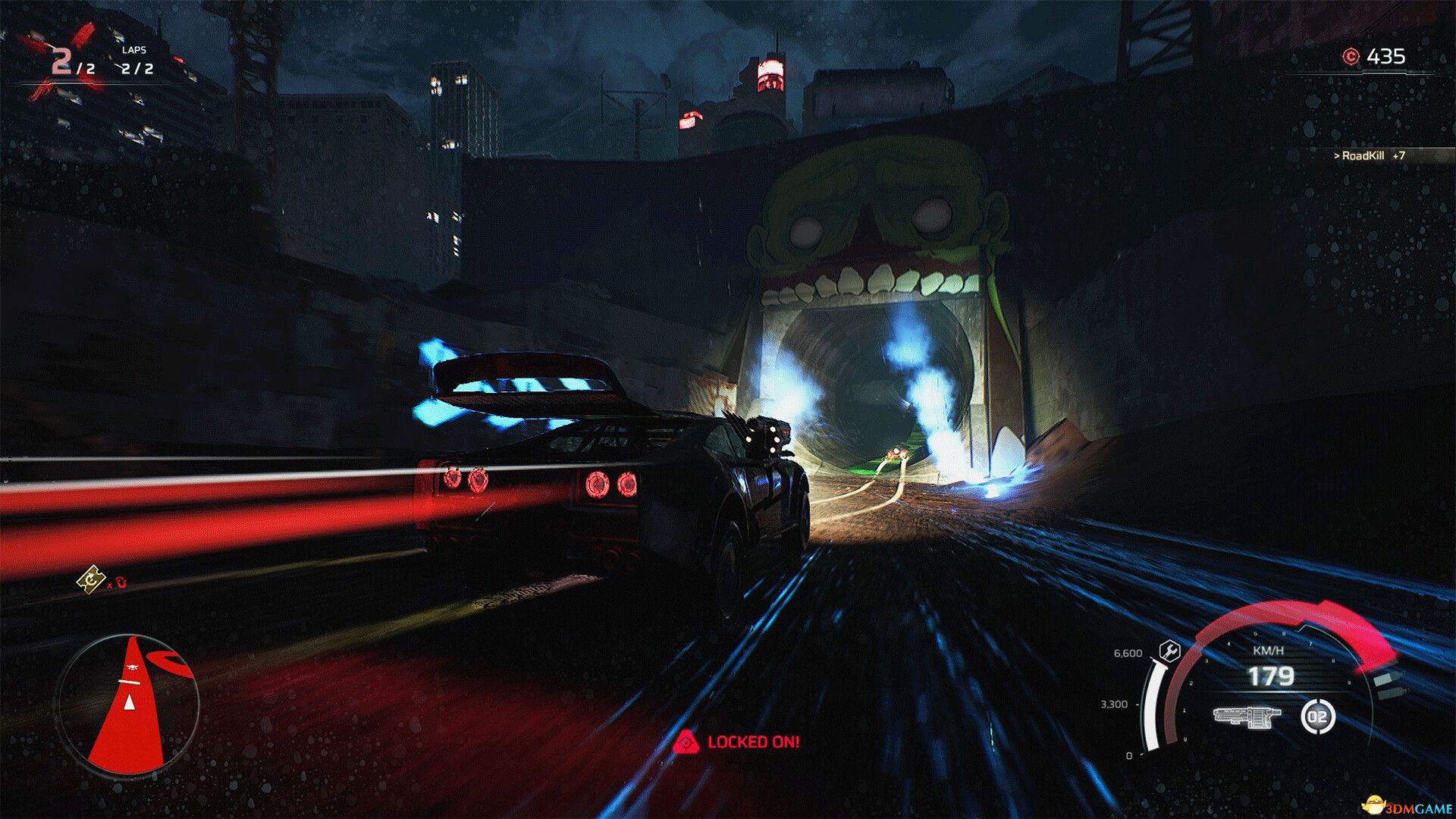Click the red respawn icon beside the ticket
Image resolution: width=1456 pixels, height=819 pixels.
[x=121, y=582]
